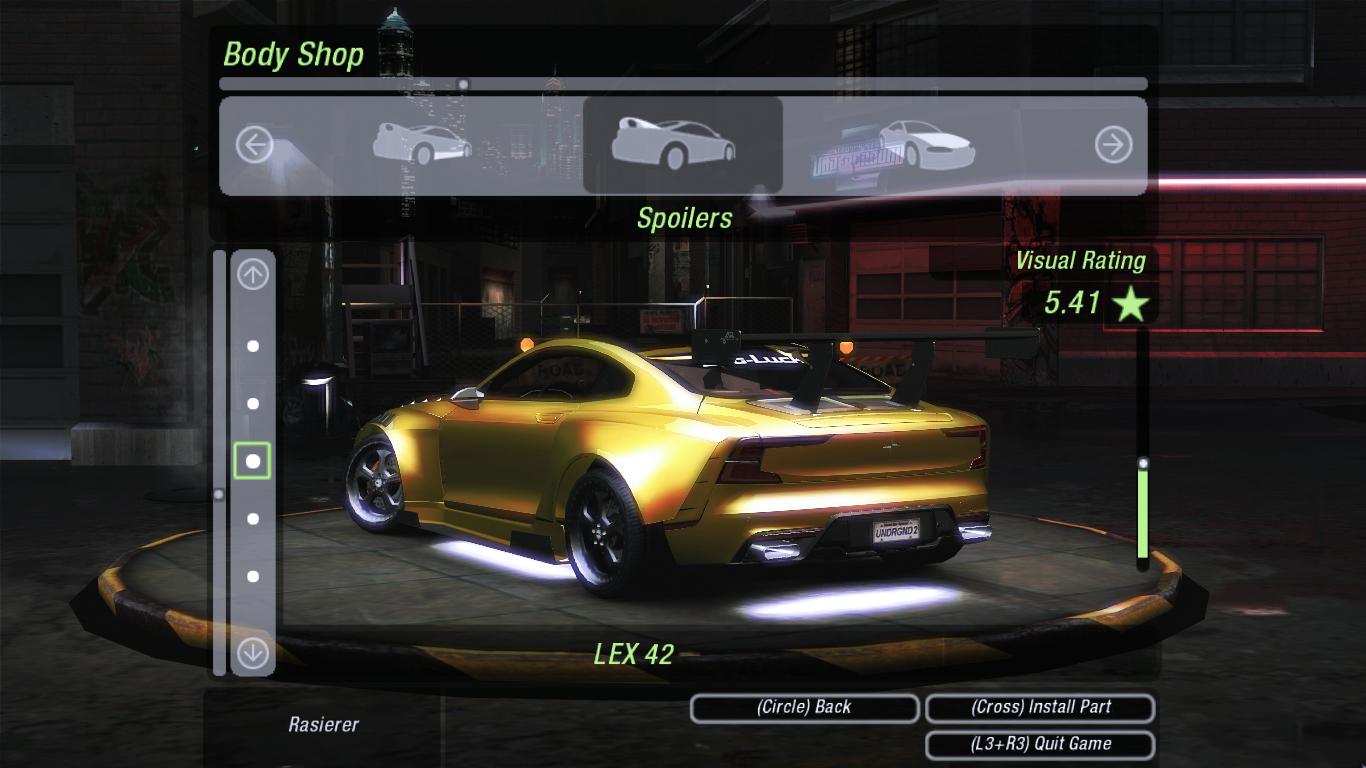
Task: Choose the side skirts category car icon
Action: coord(422,144)
